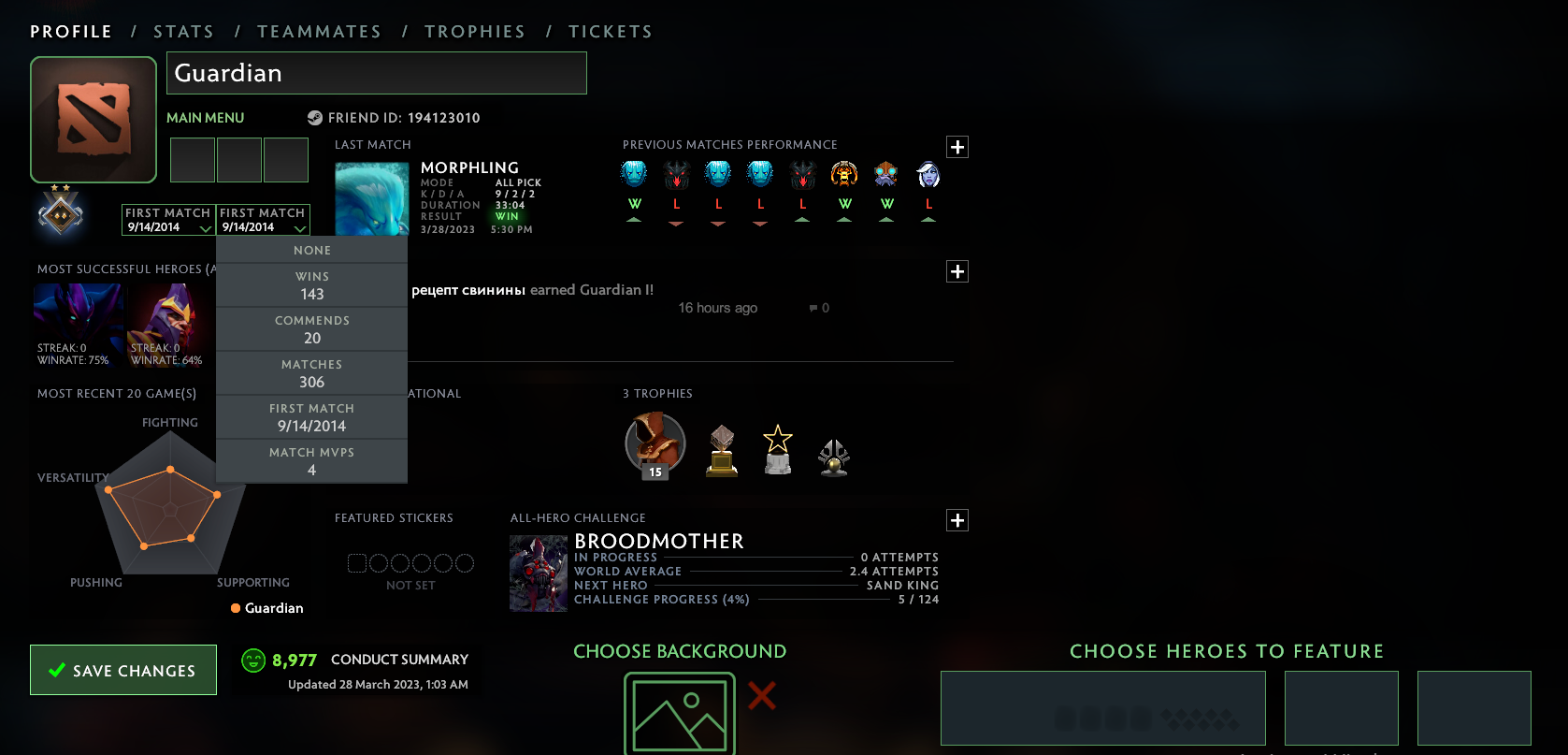The image size is (1568, 755).
Task: Expand the all-hero challenge section
Action: pos(957,520)
